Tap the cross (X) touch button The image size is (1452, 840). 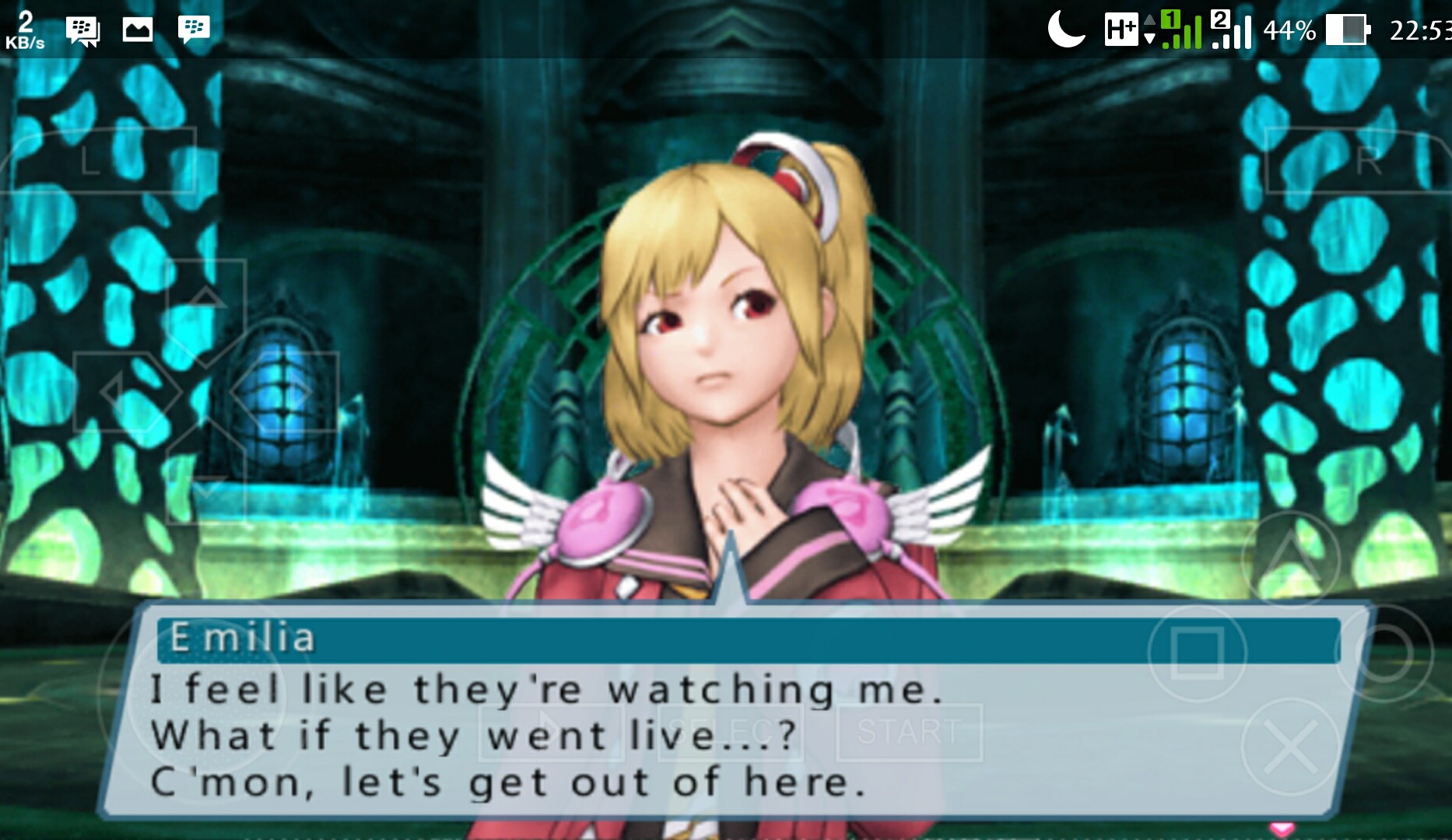coord(1290,747)
